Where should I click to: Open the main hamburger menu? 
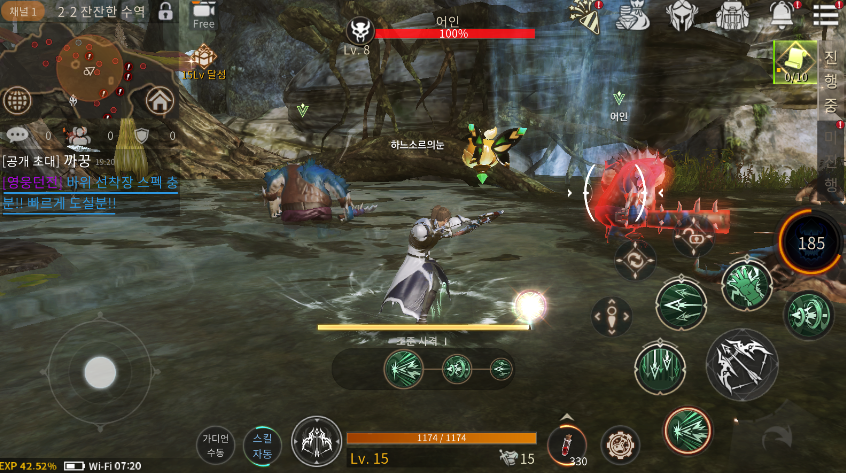click(826, 14)
